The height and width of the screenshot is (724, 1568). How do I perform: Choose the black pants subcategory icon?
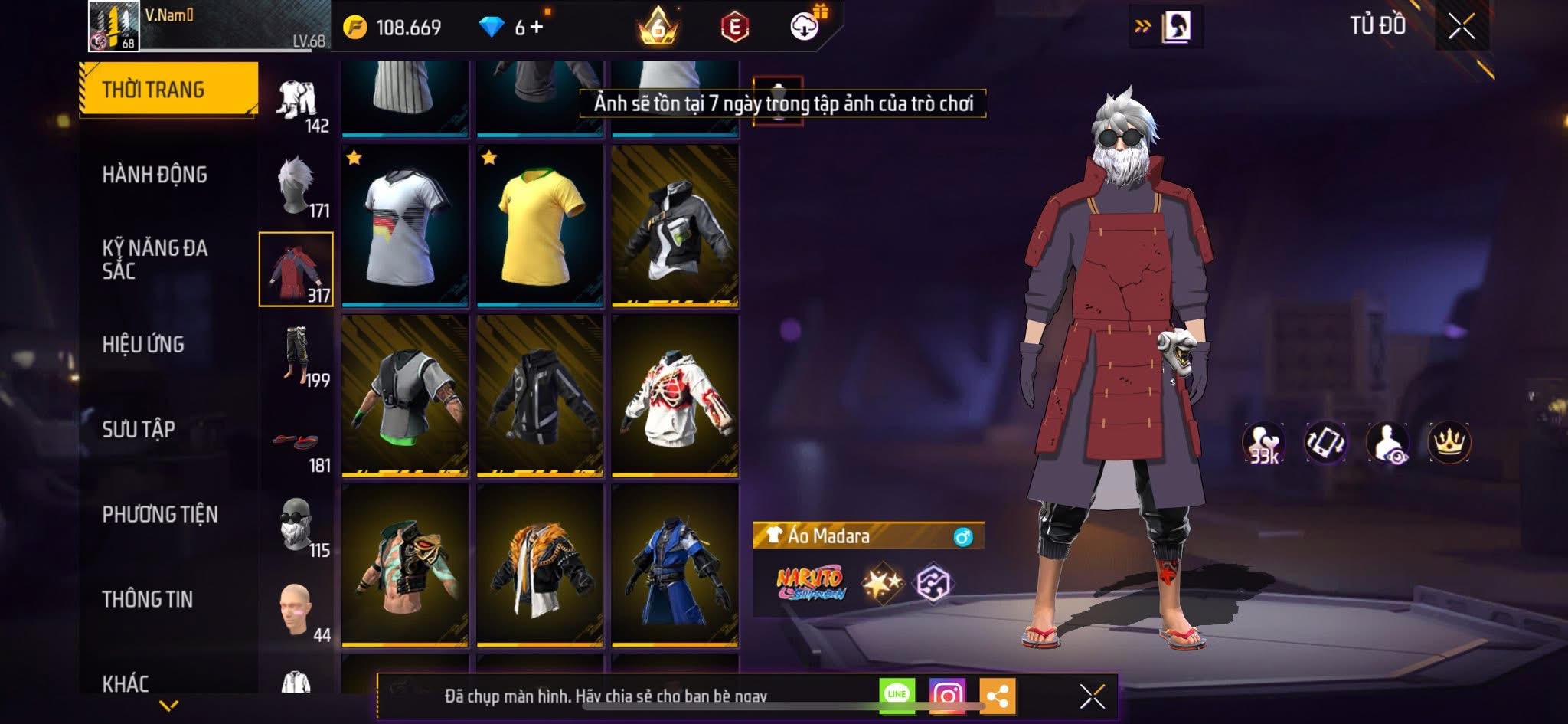pos(296,355)
